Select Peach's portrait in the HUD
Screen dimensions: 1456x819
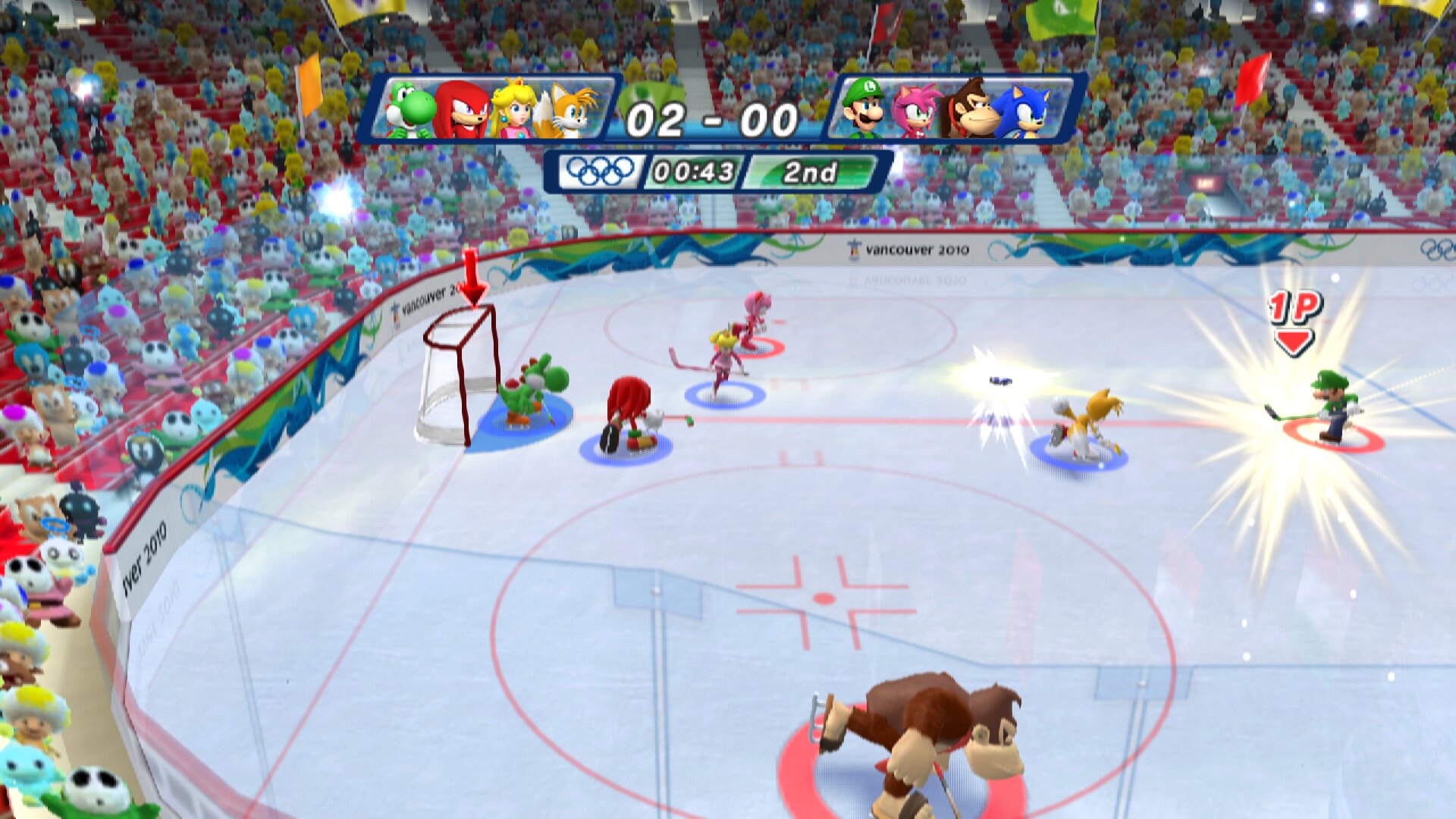[514, 108]
